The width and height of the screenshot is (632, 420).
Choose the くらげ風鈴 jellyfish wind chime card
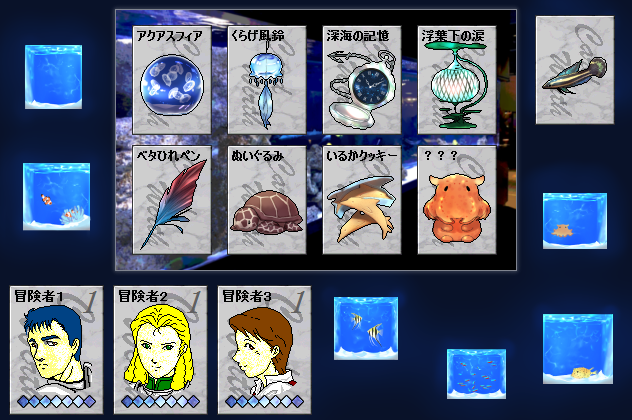tap(265, 81)
